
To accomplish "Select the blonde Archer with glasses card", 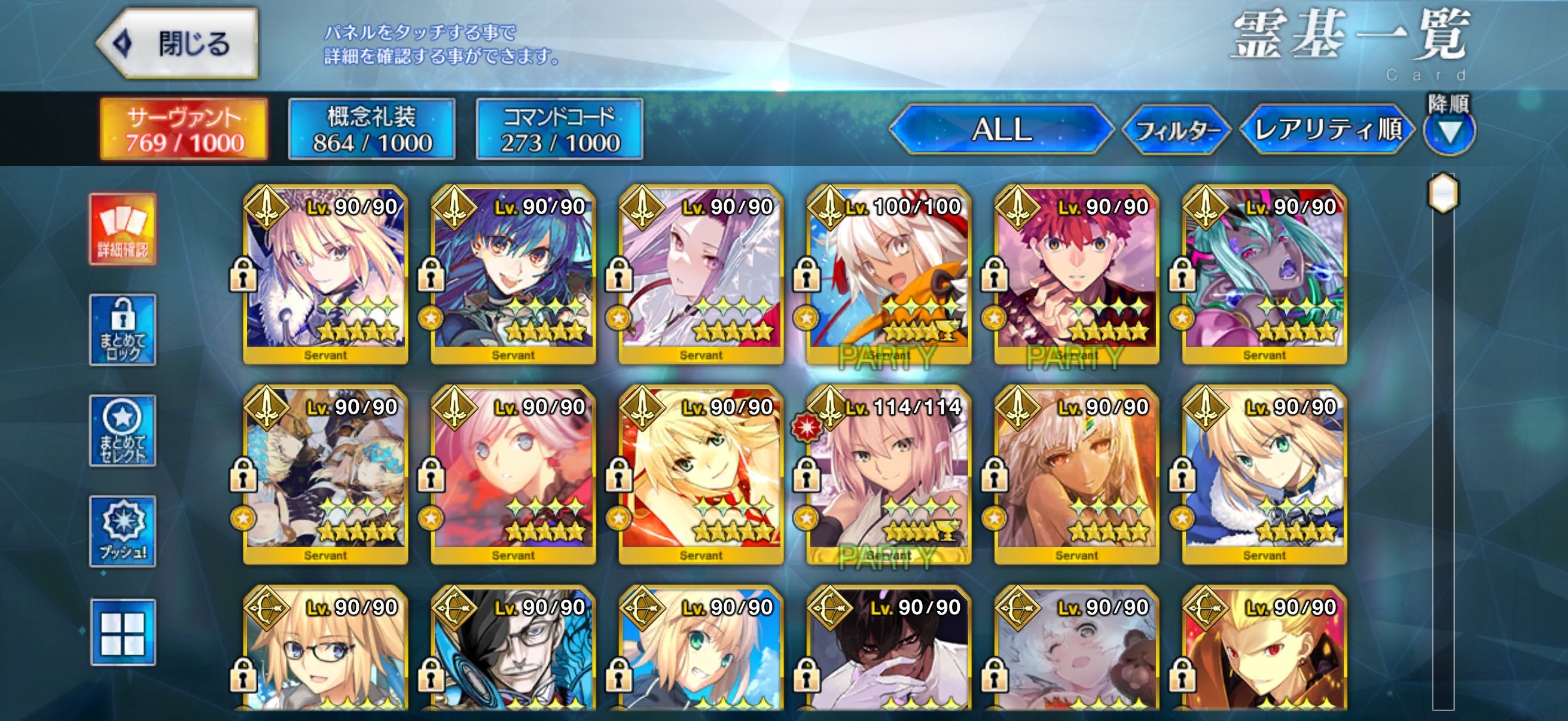I will coord(326,651).
